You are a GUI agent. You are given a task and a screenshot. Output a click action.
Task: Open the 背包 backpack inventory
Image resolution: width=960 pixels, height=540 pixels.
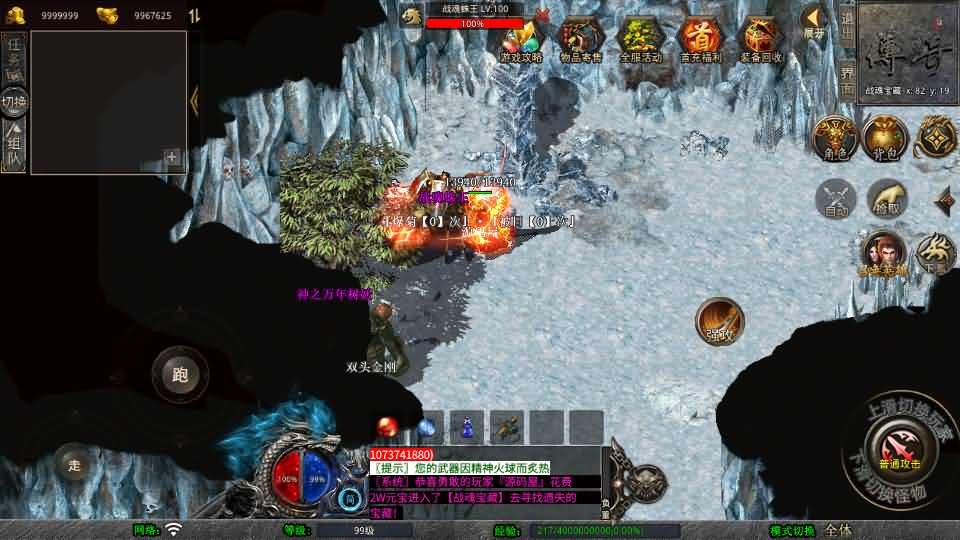[884, 138]
